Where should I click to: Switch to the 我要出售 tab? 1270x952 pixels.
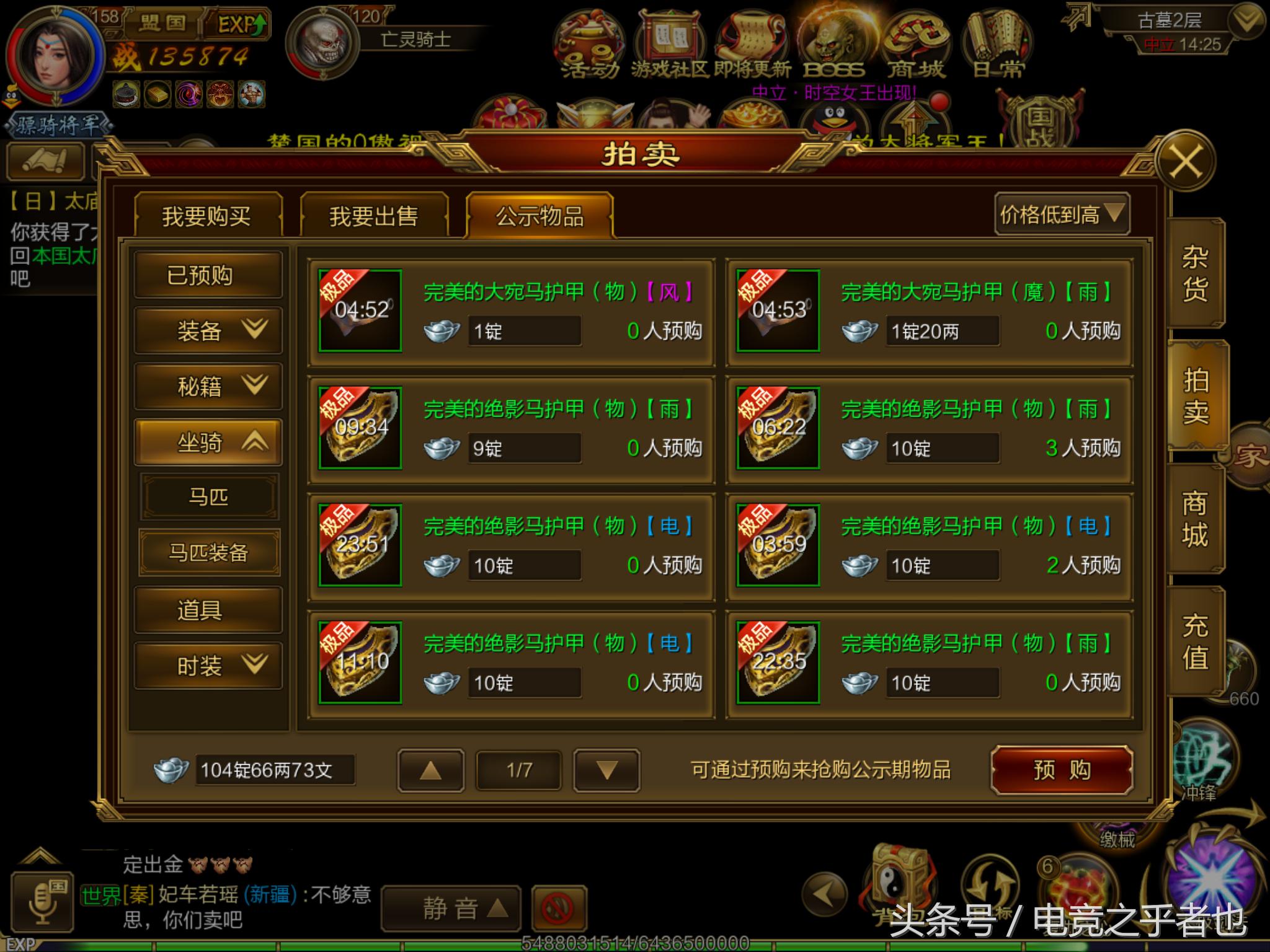point(373,214)
